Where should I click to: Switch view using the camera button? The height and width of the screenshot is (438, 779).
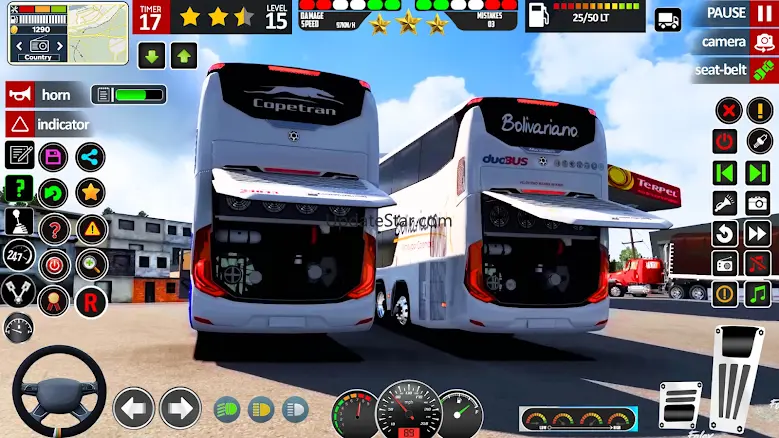(737, 42)
